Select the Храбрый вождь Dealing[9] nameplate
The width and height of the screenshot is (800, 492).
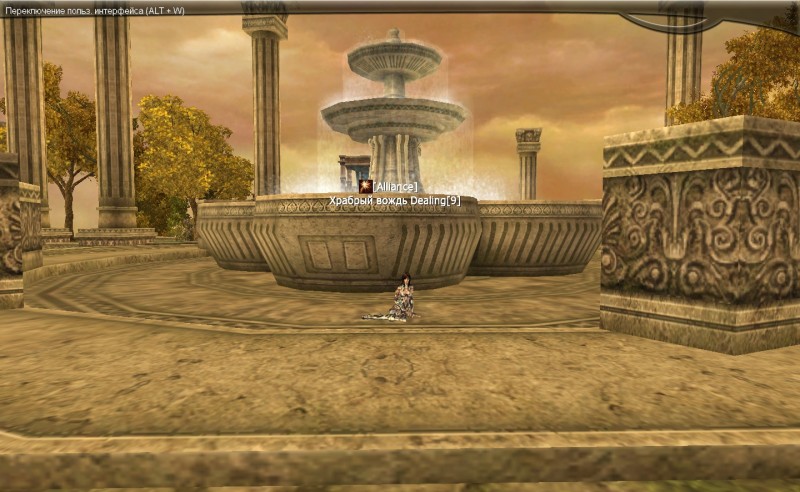tap(395, 201)
